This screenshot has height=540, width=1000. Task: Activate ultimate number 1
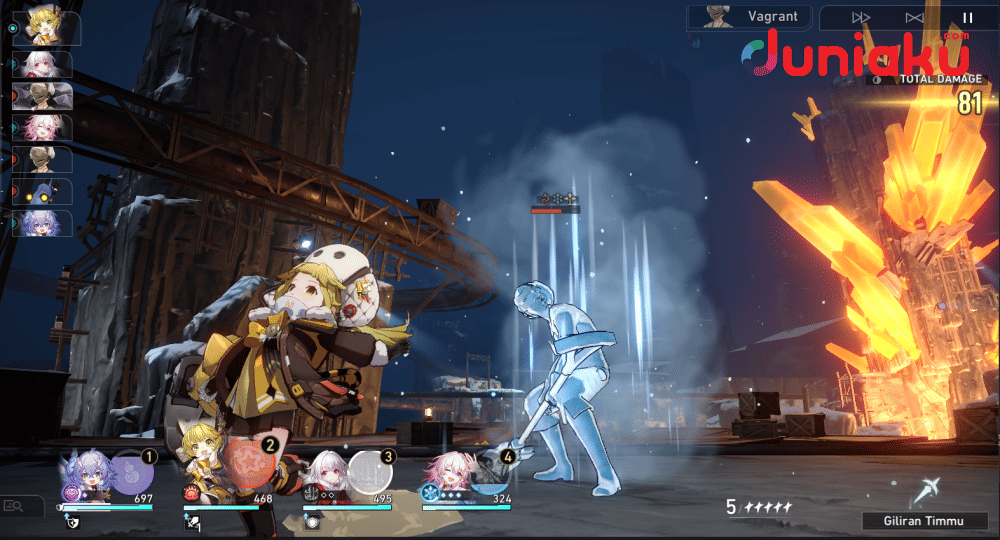(x=130, y=469)
